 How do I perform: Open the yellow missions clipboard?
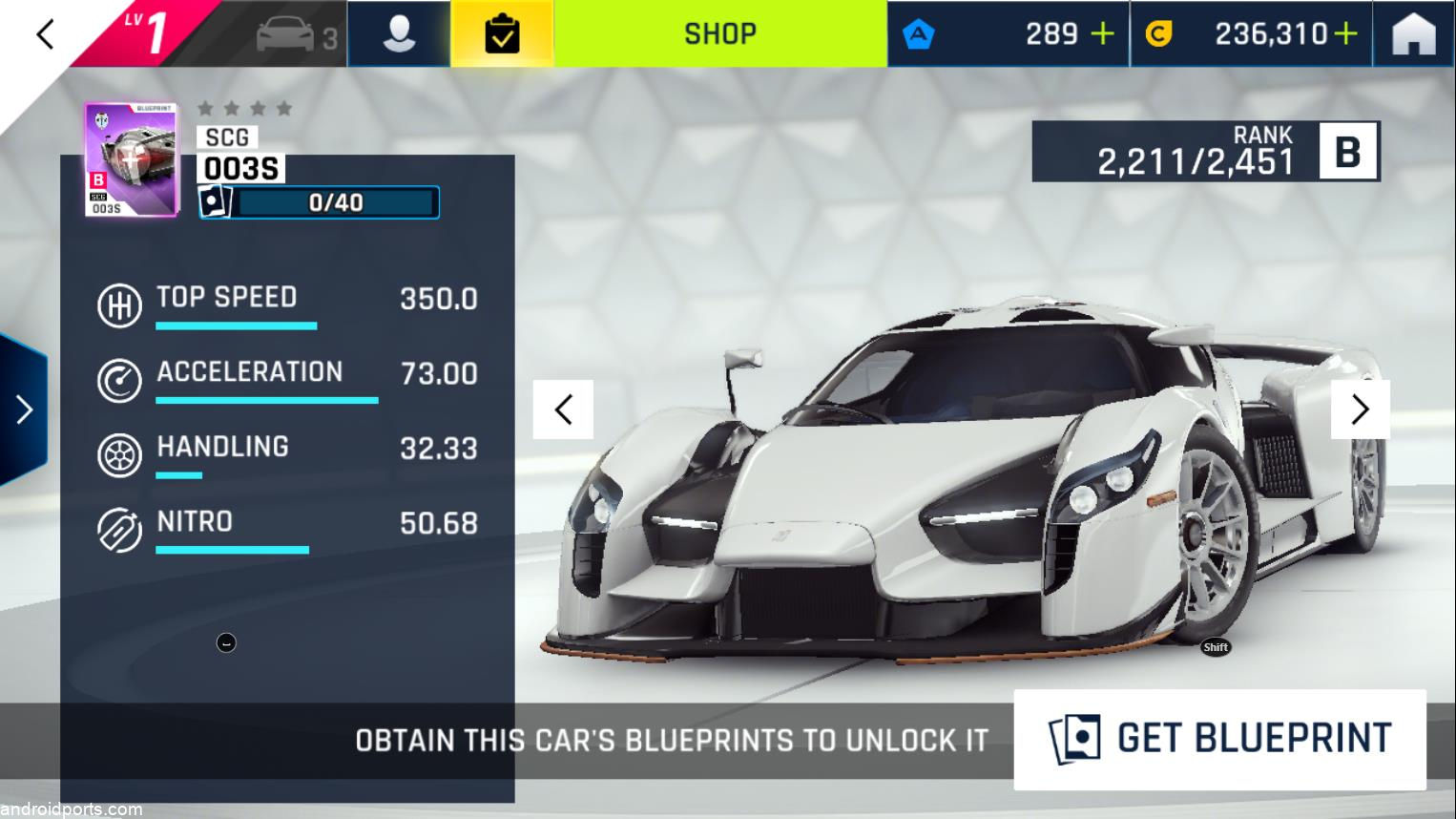coord(502,34)
